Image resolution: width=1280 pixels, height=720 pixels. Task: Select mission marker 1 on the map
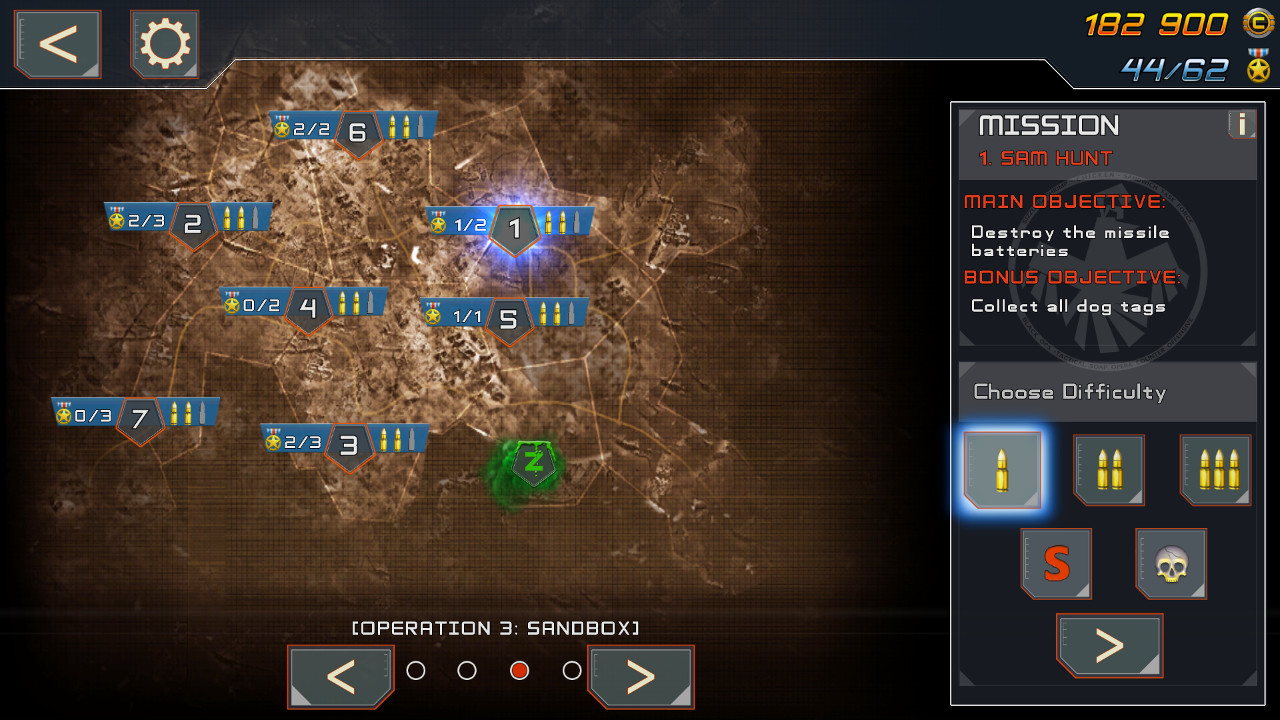514,228
